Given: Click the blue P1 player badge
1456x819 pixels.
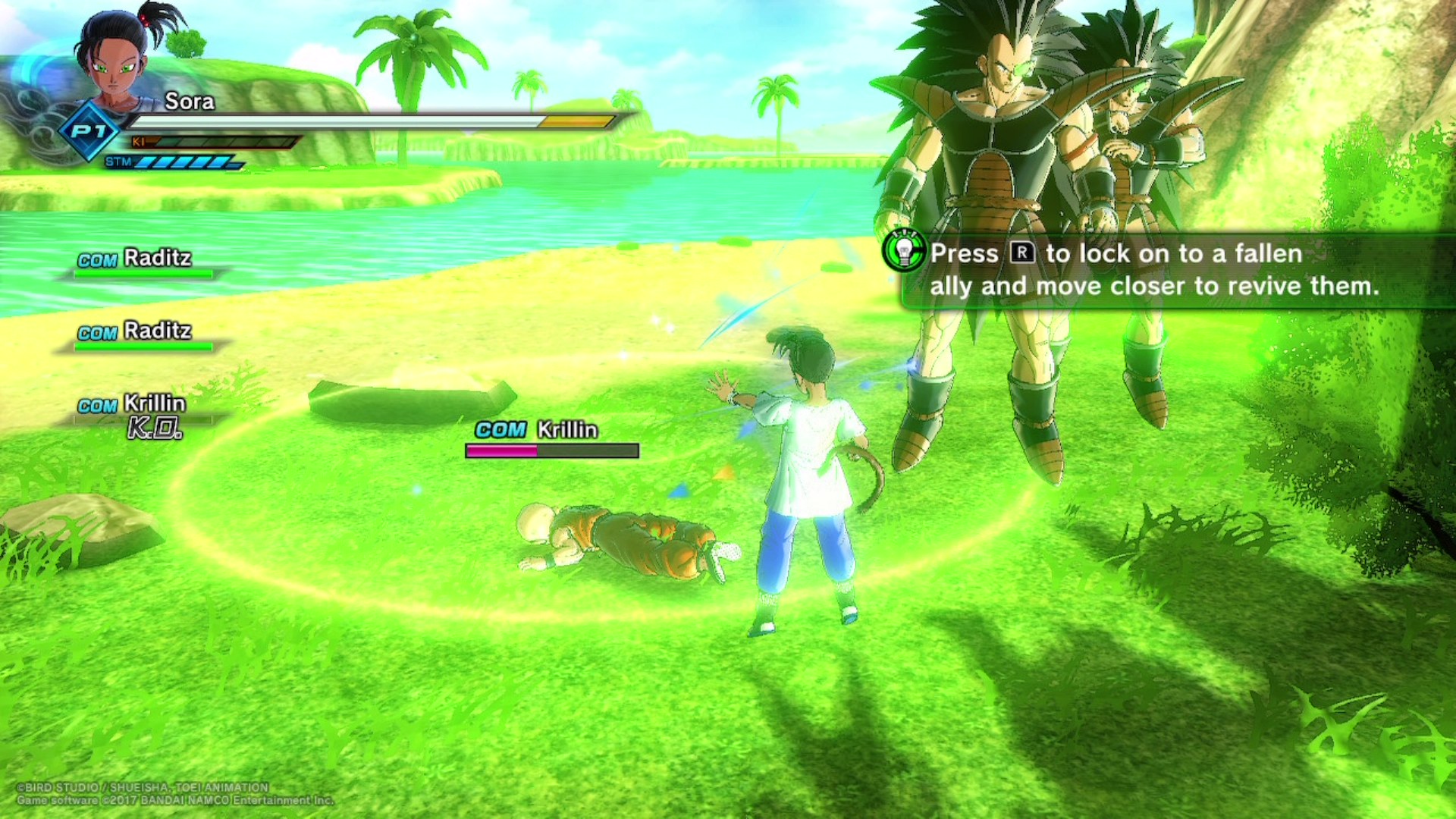Looking at the screenshot, I should click(x=89, y=132).
